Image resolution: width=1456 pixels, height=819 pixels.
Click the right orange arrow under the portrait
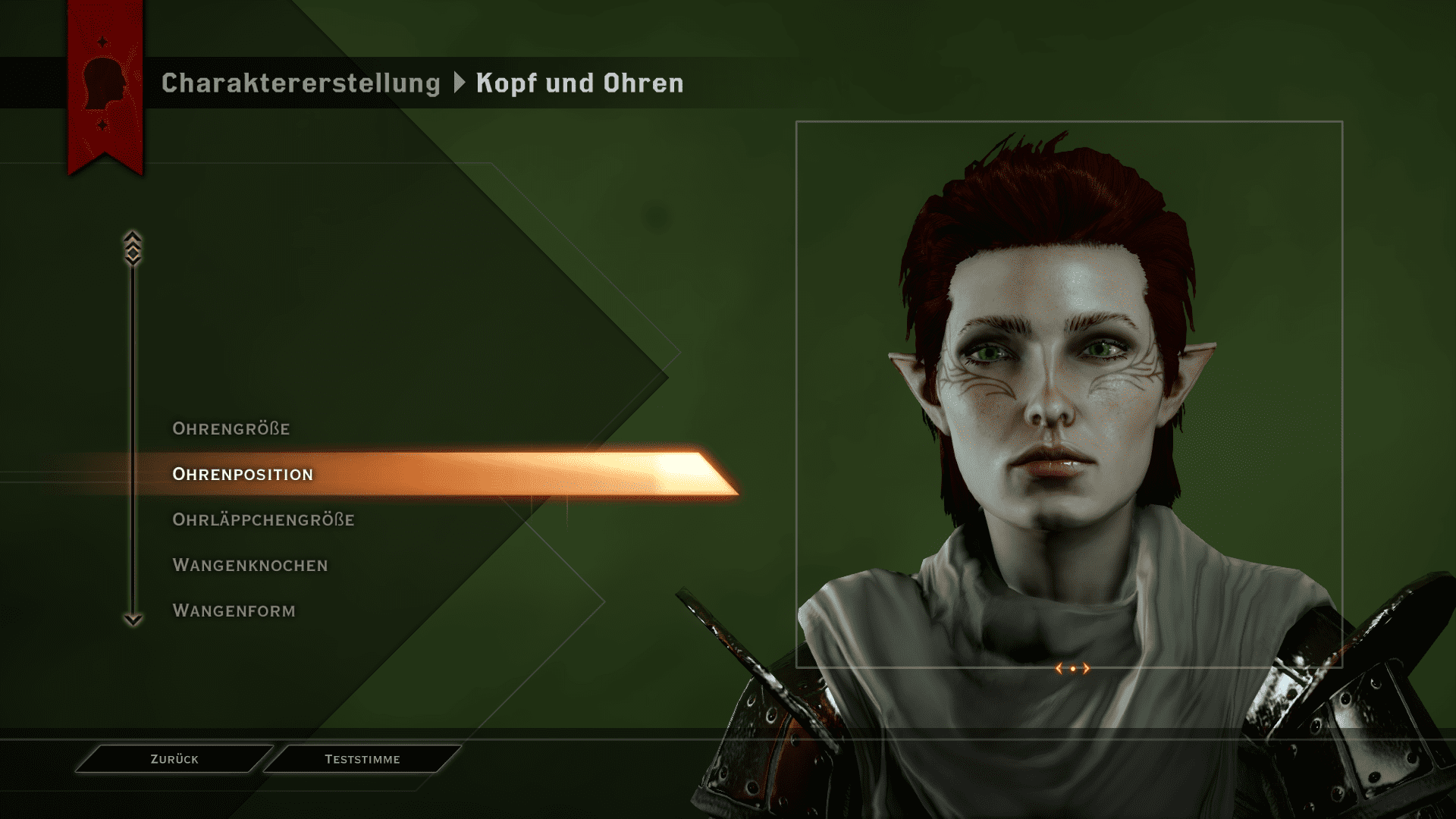[x=1086, y=668]
